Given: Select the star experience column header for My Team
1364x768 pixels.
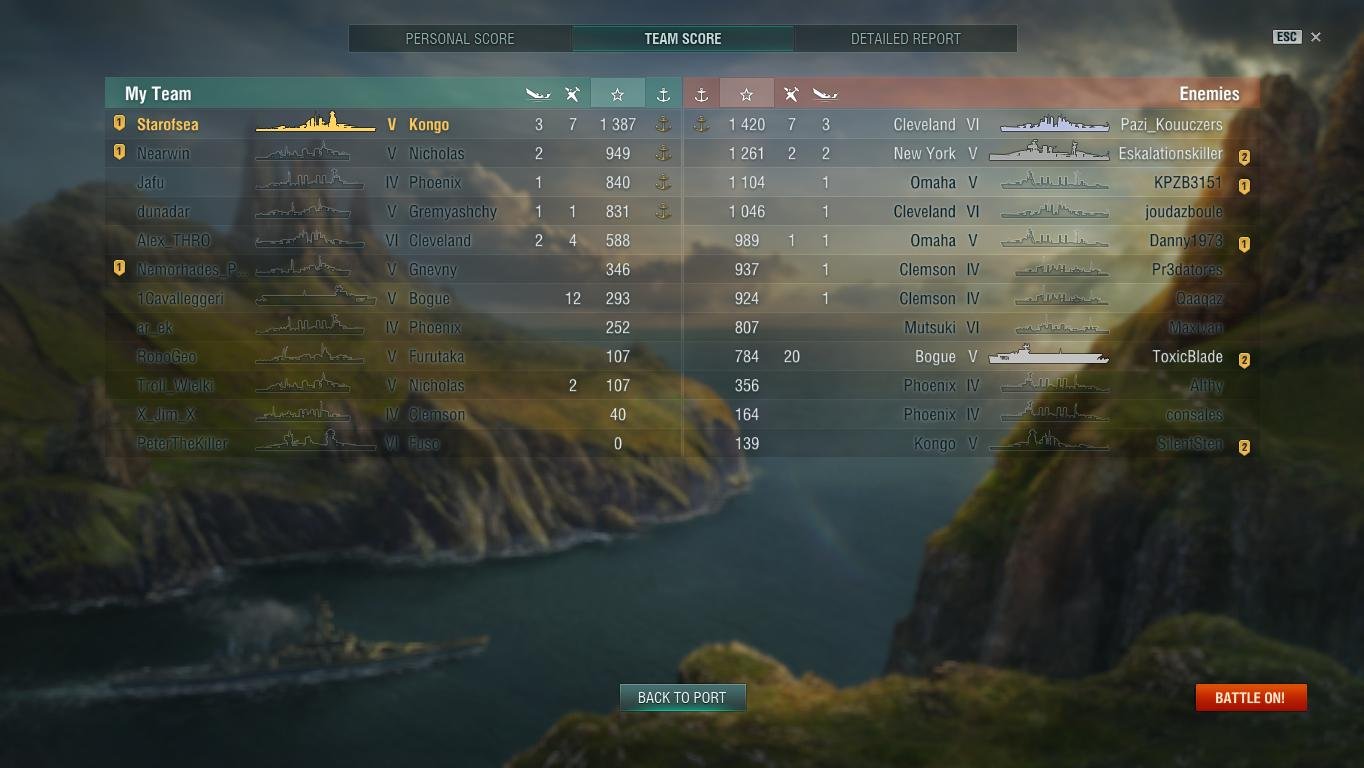Looking at the screenshot, I should coord(617,93).
